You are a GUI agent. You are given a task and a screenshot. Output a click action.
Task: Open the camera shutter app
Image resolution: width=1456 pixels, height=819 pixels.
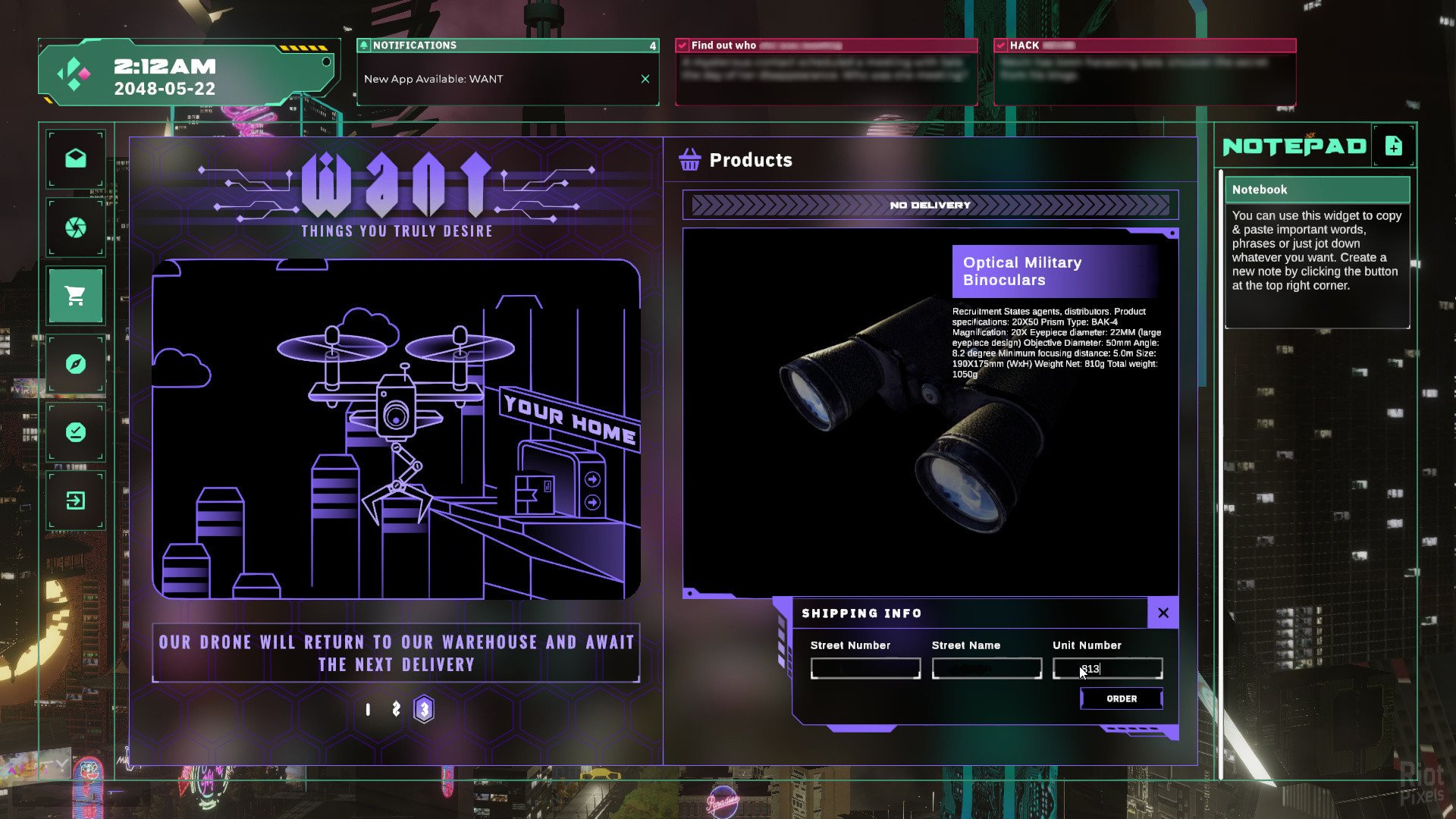point(75,227)
